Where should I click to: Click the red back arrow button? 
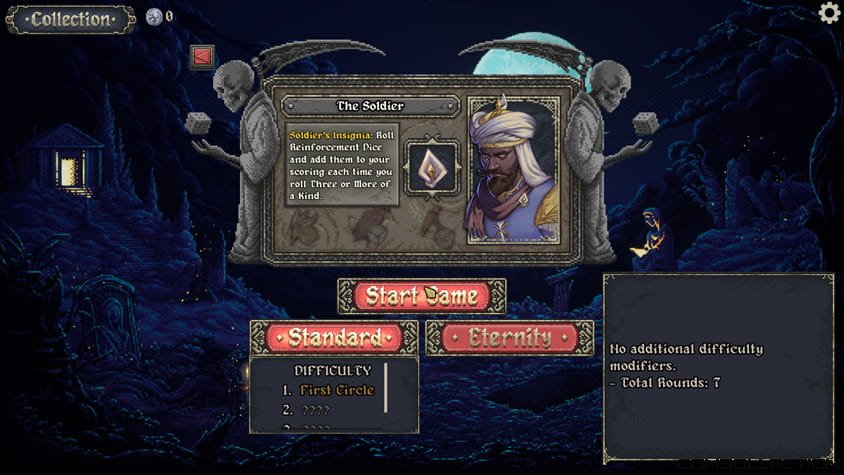tap(203, 56)
